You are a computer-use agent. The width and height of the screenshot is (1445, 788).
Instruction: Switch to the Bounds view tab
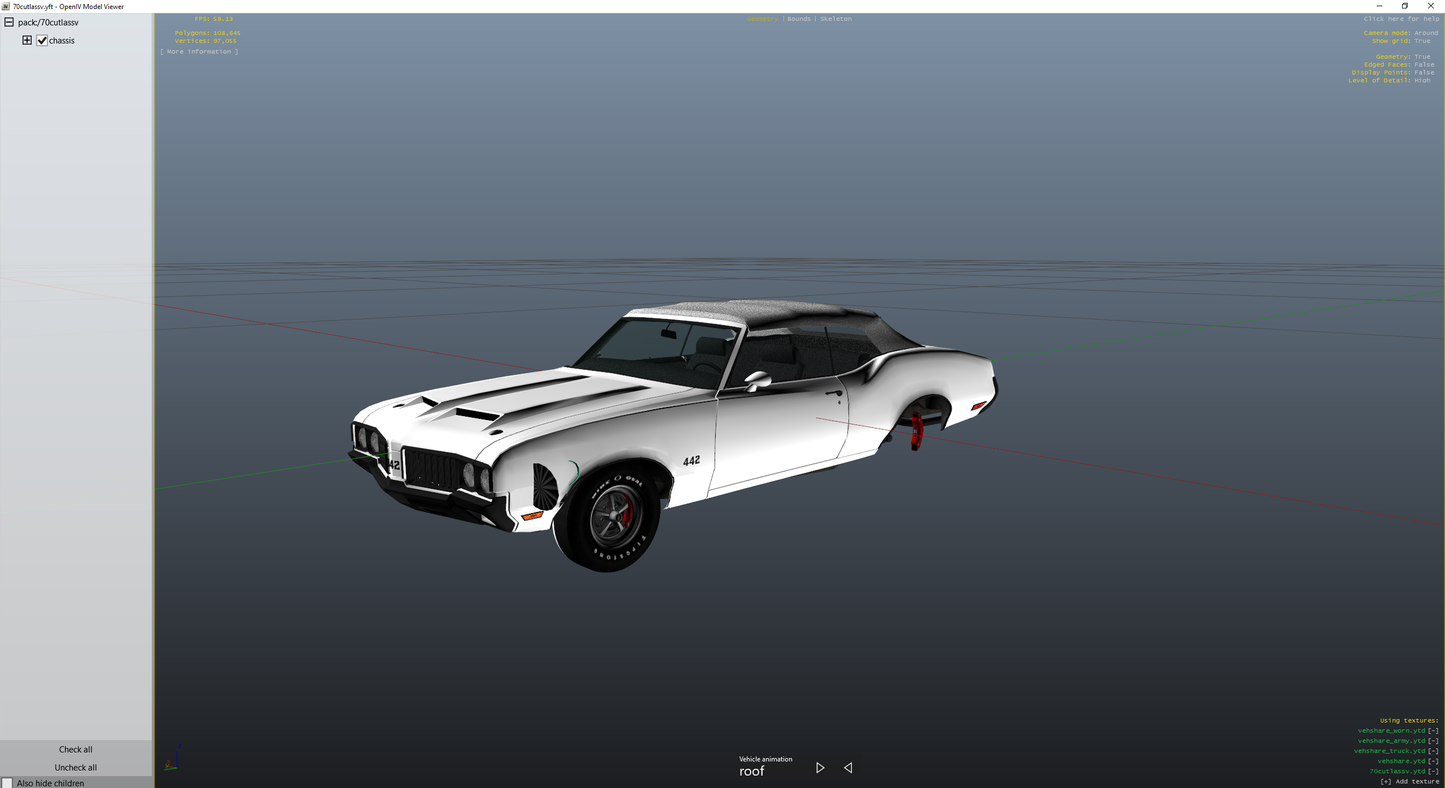[x=798, y=18]
